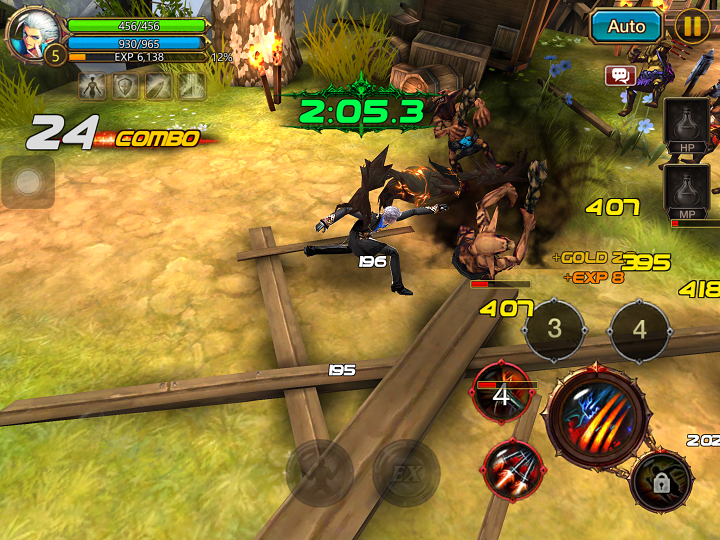Activate the skill on cooldown showing 4
This screenshot has width=720, height=540.
502,391
